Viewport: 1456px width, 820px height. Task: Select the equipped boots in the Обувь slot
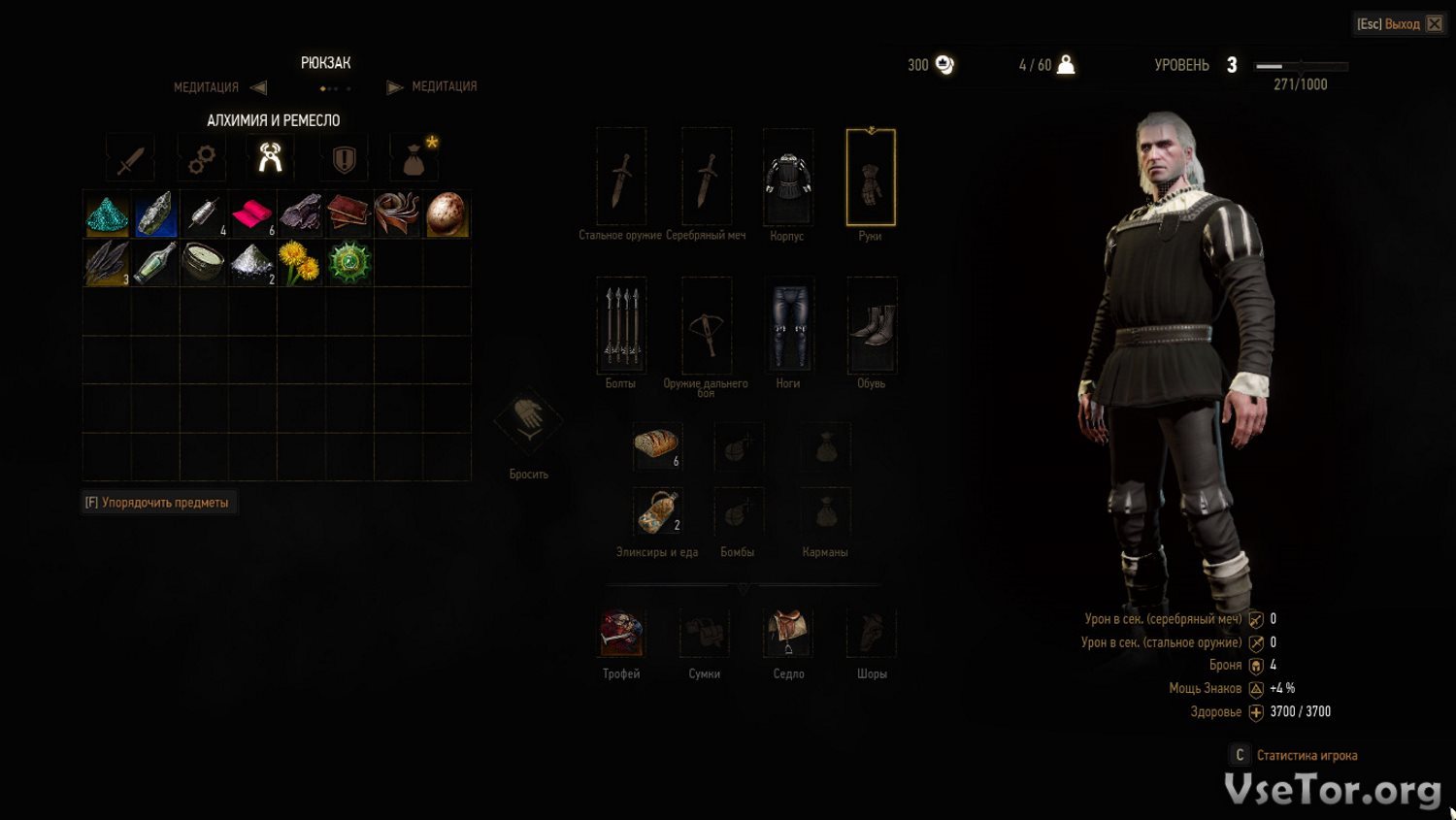click(872, 325)
